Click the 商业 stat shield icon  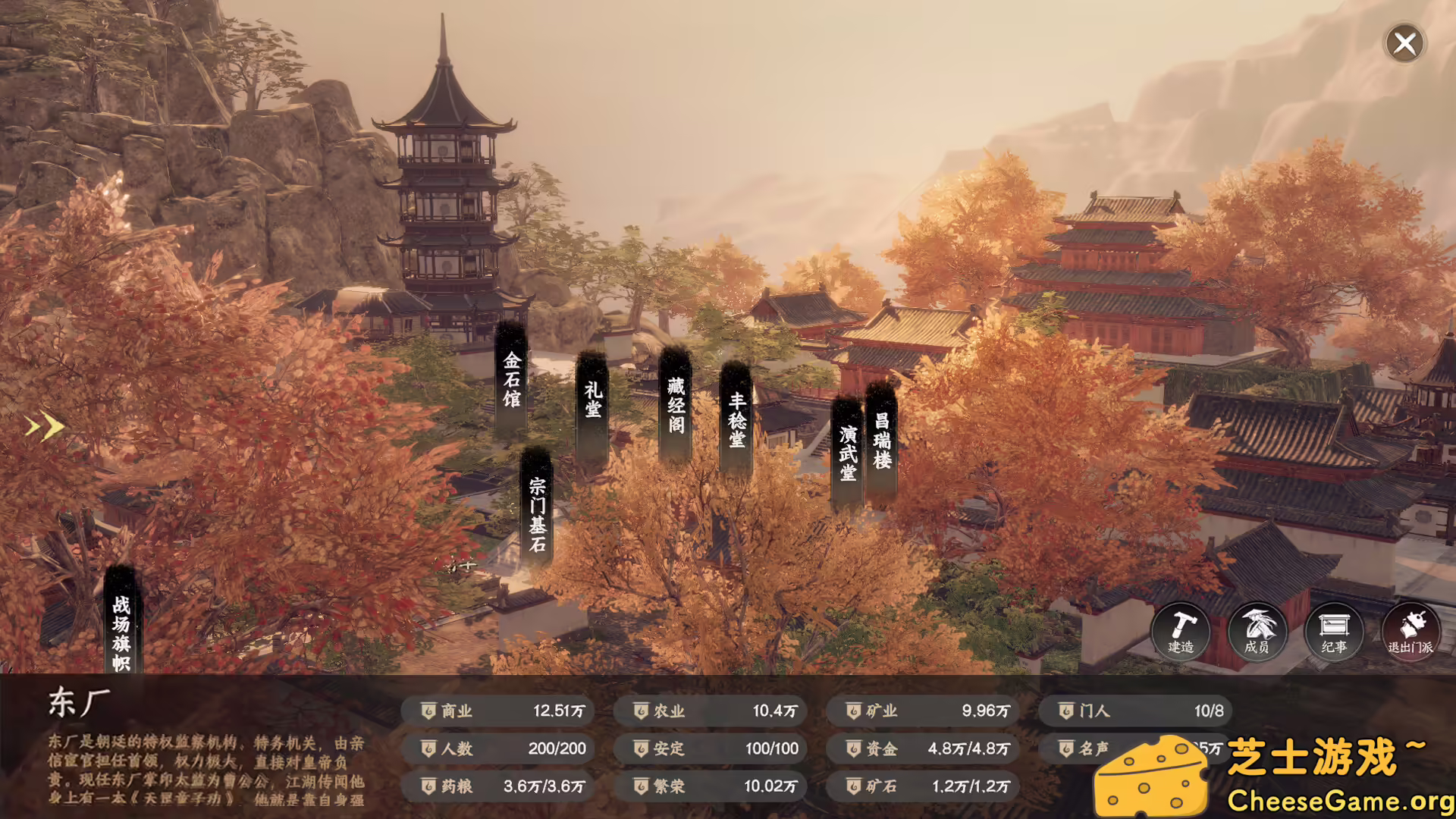(427, 711)
